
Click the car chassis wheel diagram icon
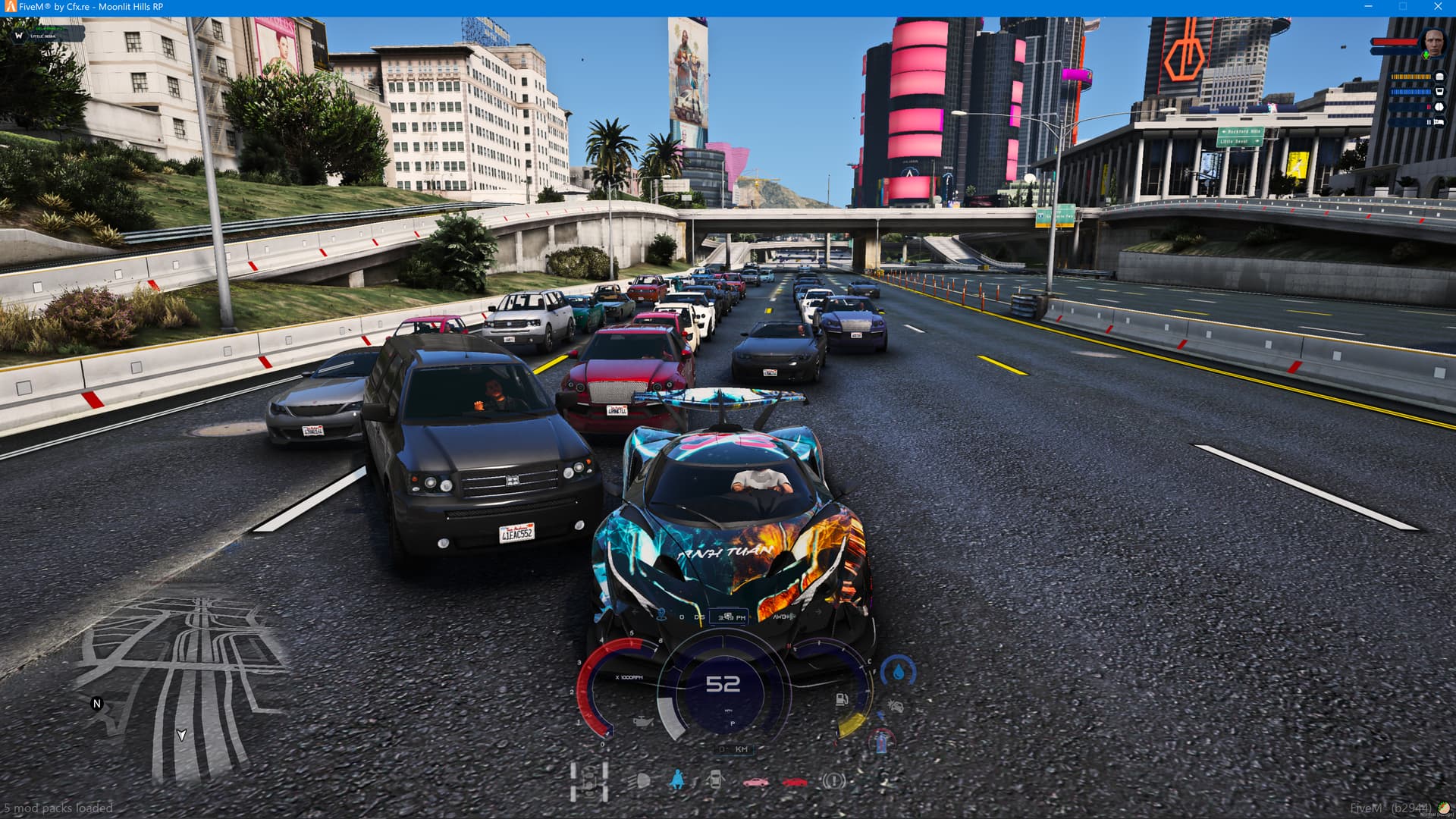coord(590,781)
